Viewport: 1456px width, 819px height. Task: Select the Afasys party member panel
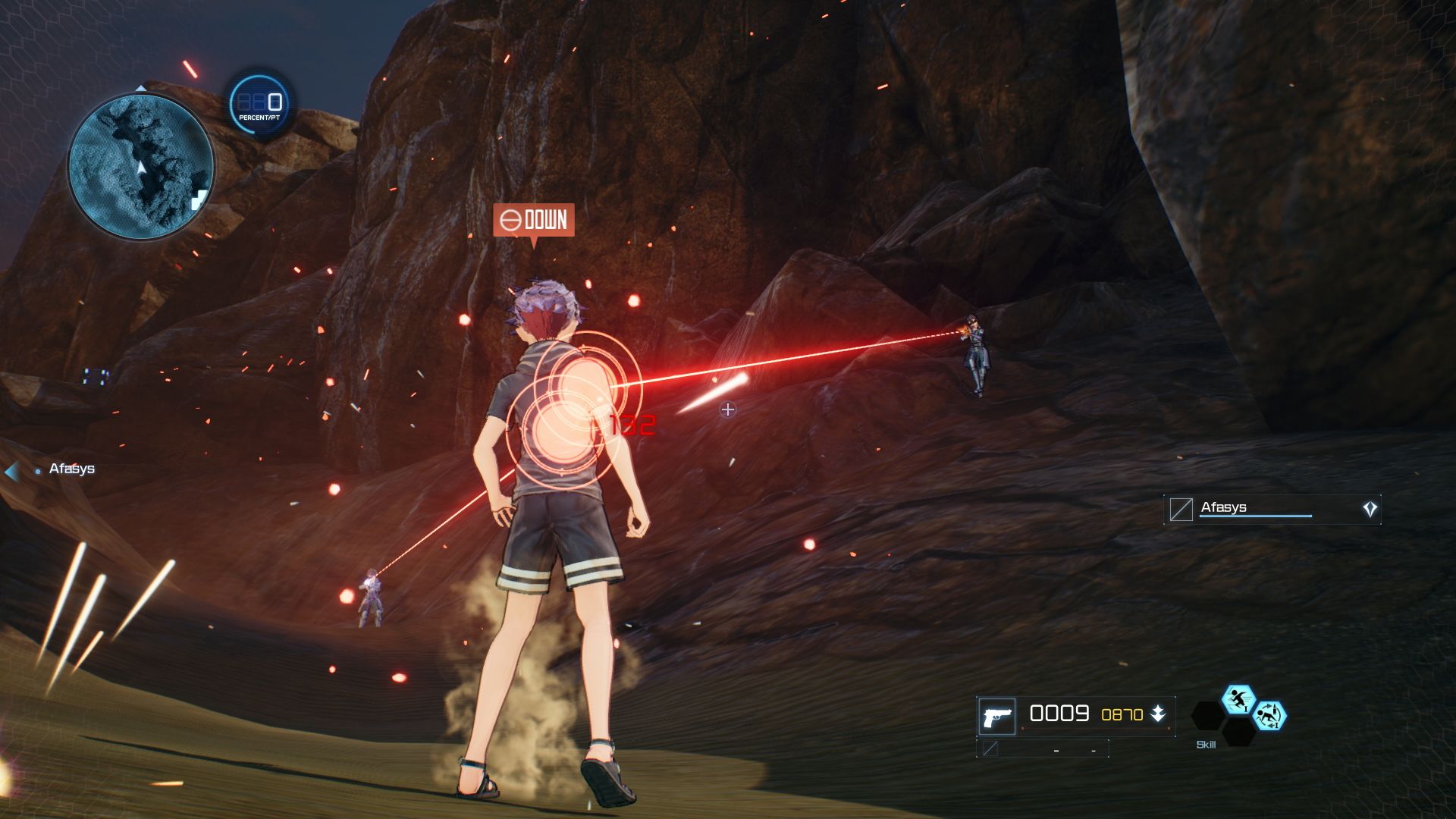(1272, 509)
